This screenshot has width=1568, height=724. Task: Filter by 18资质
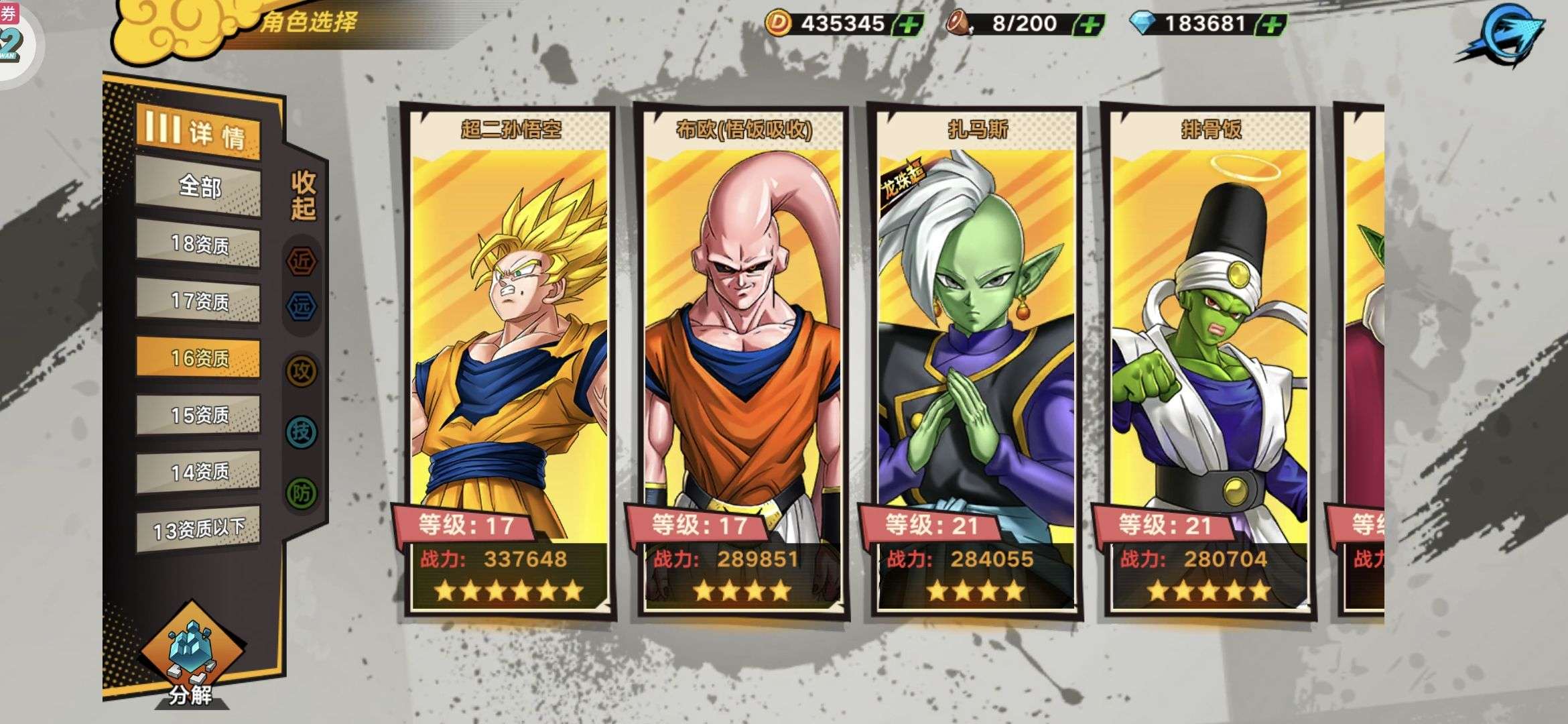coord(198,244)
